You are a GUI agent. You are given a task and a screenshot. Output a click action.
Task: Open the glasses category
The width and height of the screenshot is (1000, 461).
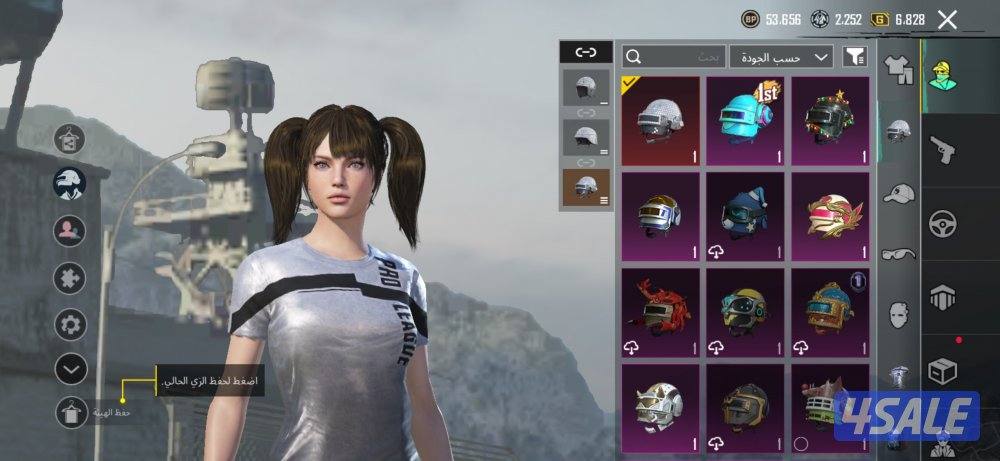tap(899, 254)
